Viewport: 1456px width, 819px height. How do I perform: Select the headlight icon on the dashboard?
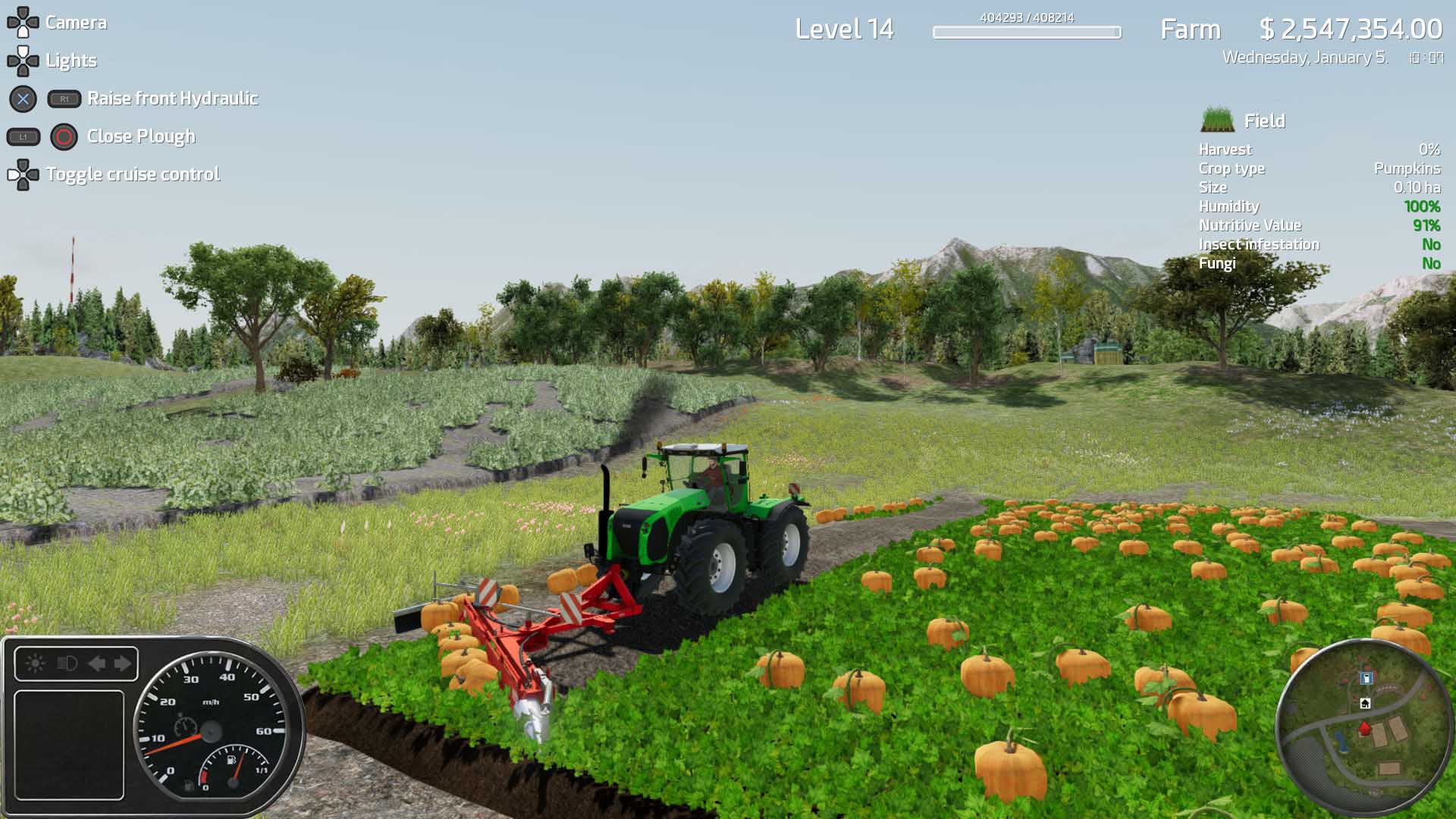[x=66, y=664]
